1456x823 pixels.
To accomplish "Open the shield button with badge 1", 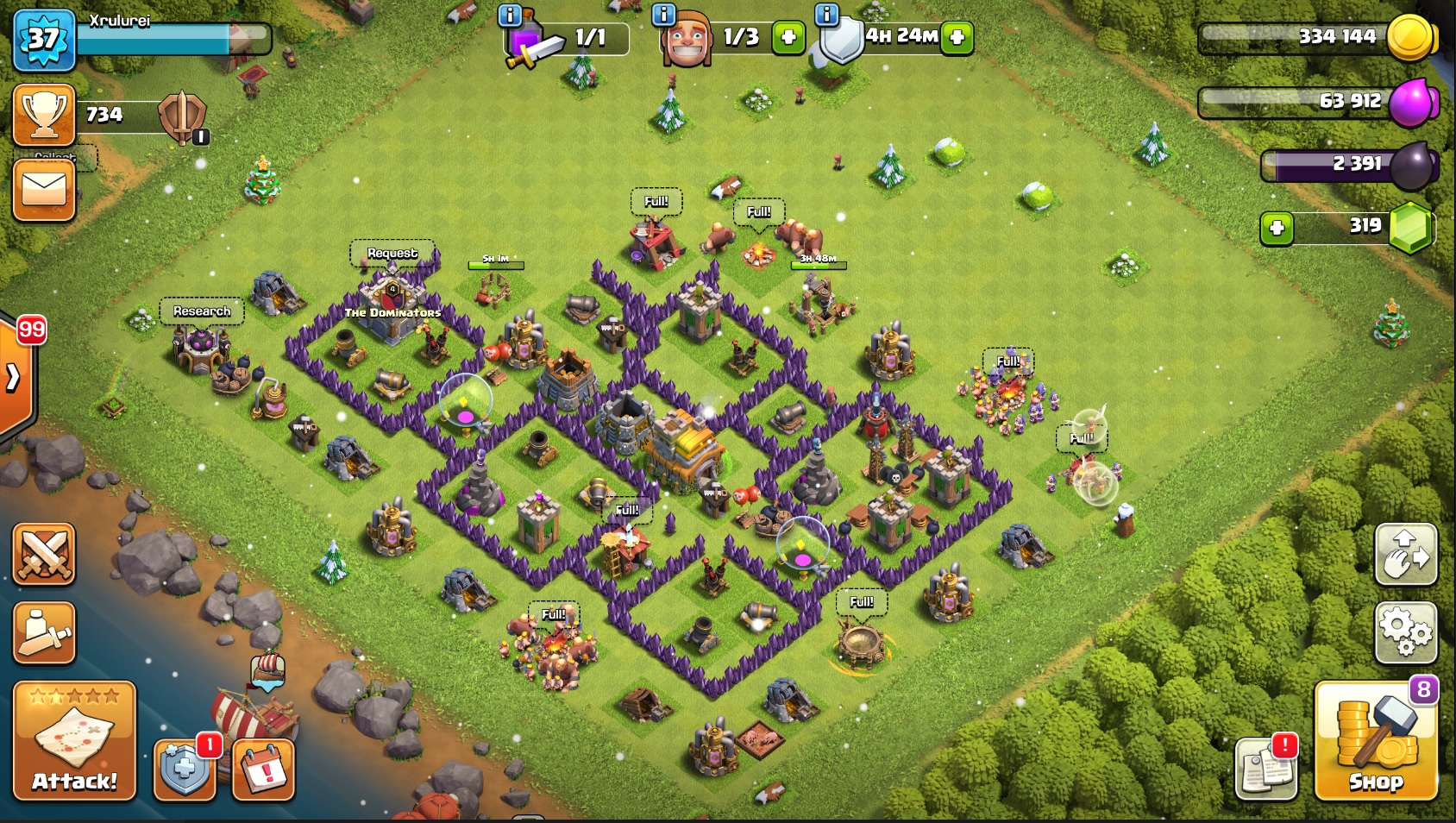I will 184,768.
